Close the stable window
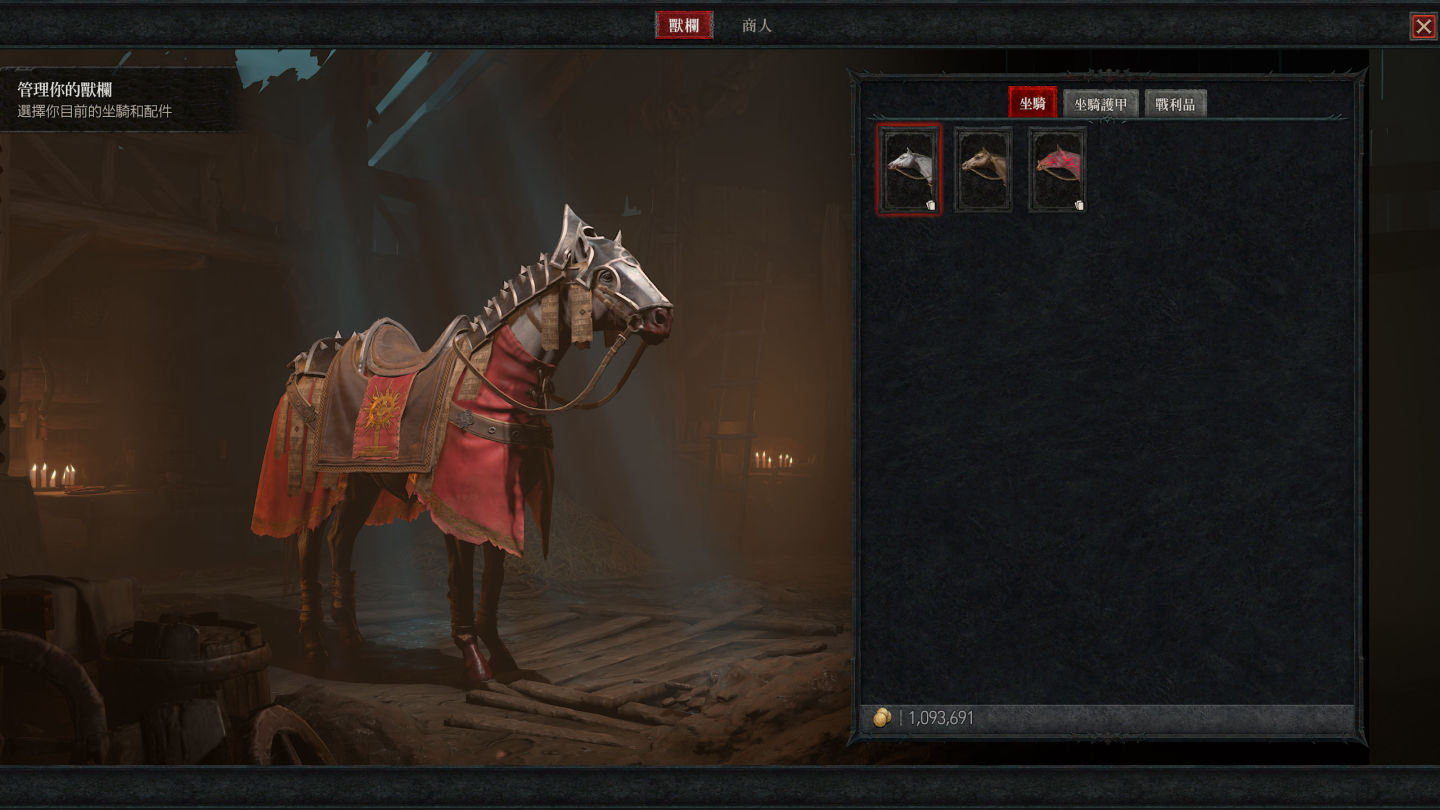Image resolution: width=1440 pixels, height=810 pixels. [1423, 26]
